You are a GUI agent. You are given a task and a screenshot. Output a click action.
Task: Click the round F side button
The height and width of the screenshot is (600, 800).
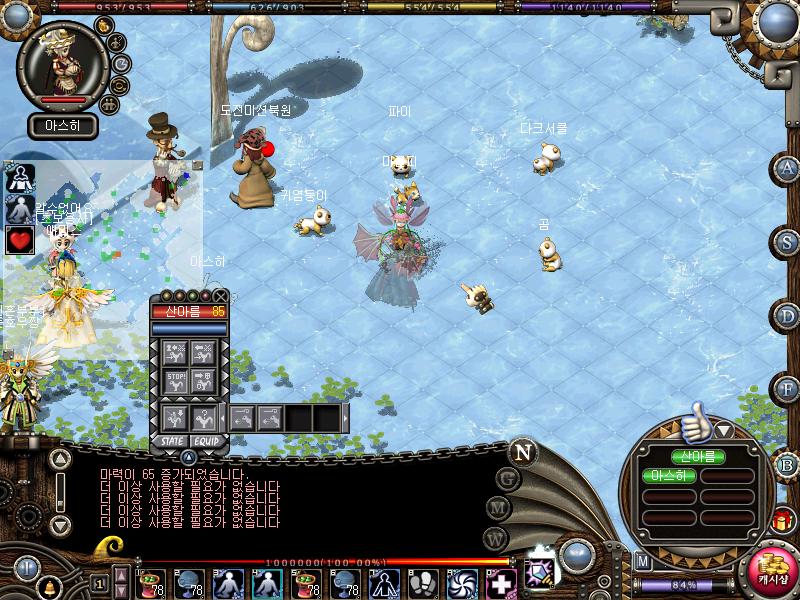coord(788,388)
